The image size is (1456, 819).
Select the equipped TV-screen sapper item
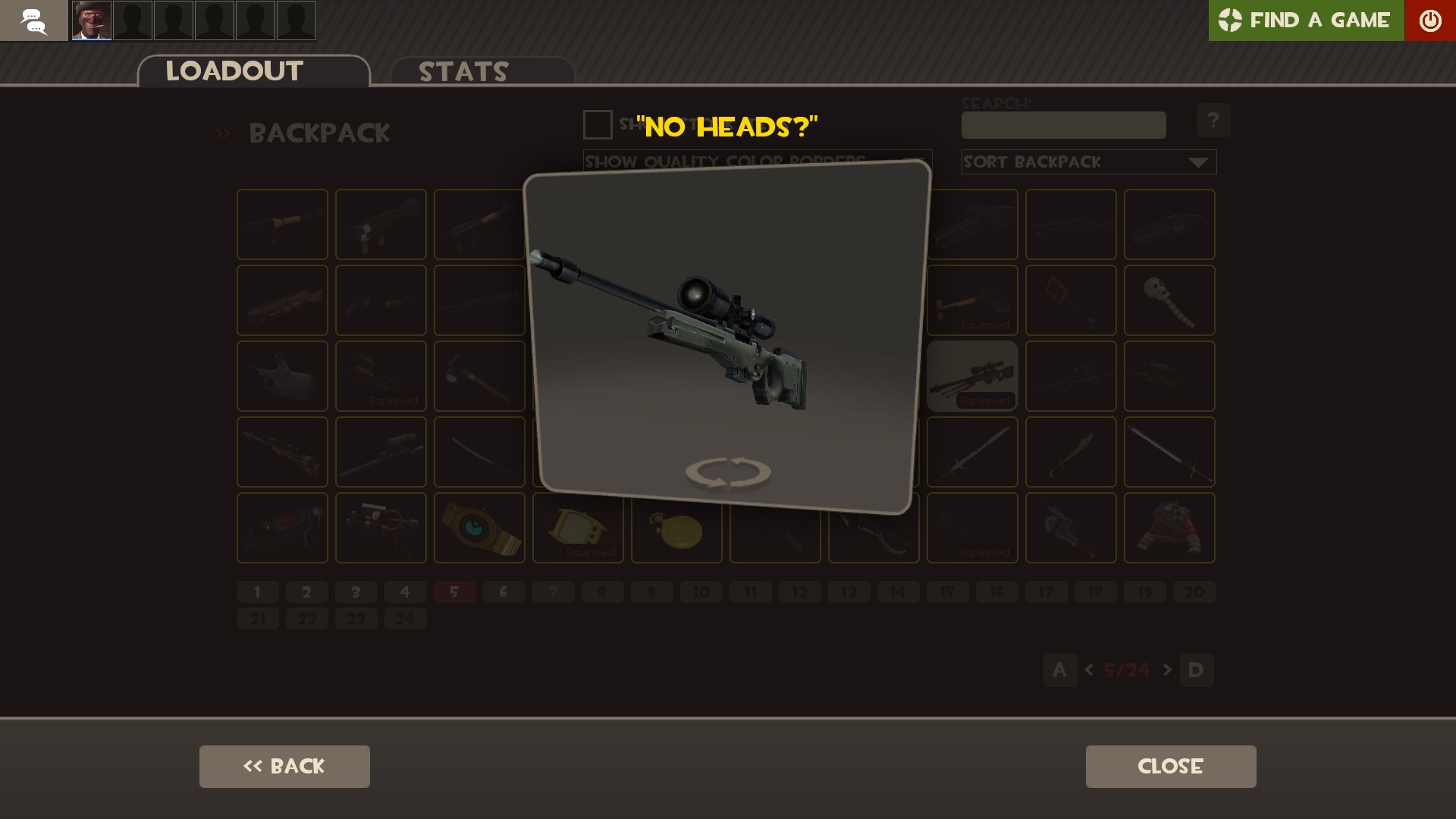coord(577,527)
